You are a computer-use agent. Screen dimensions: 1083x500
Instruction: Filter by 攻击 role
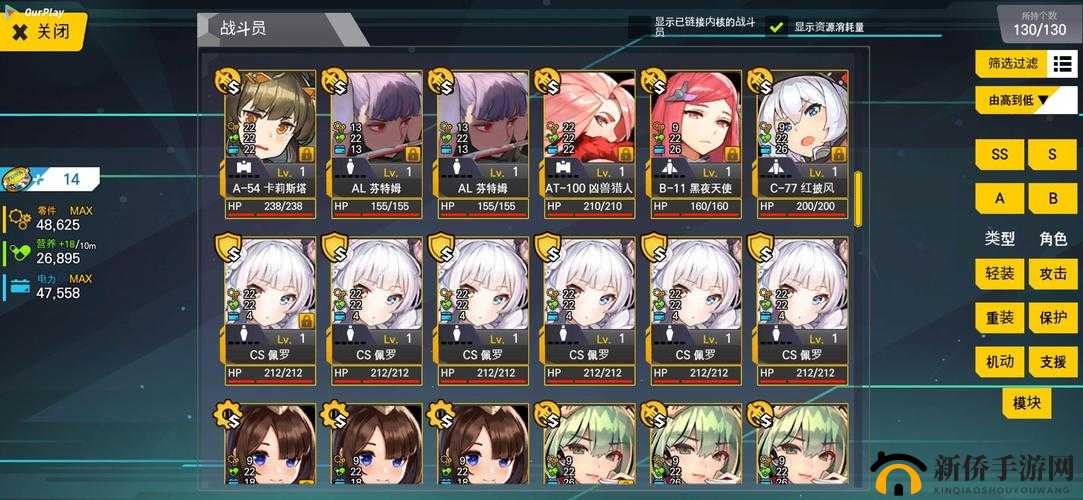click(1053, 274)
